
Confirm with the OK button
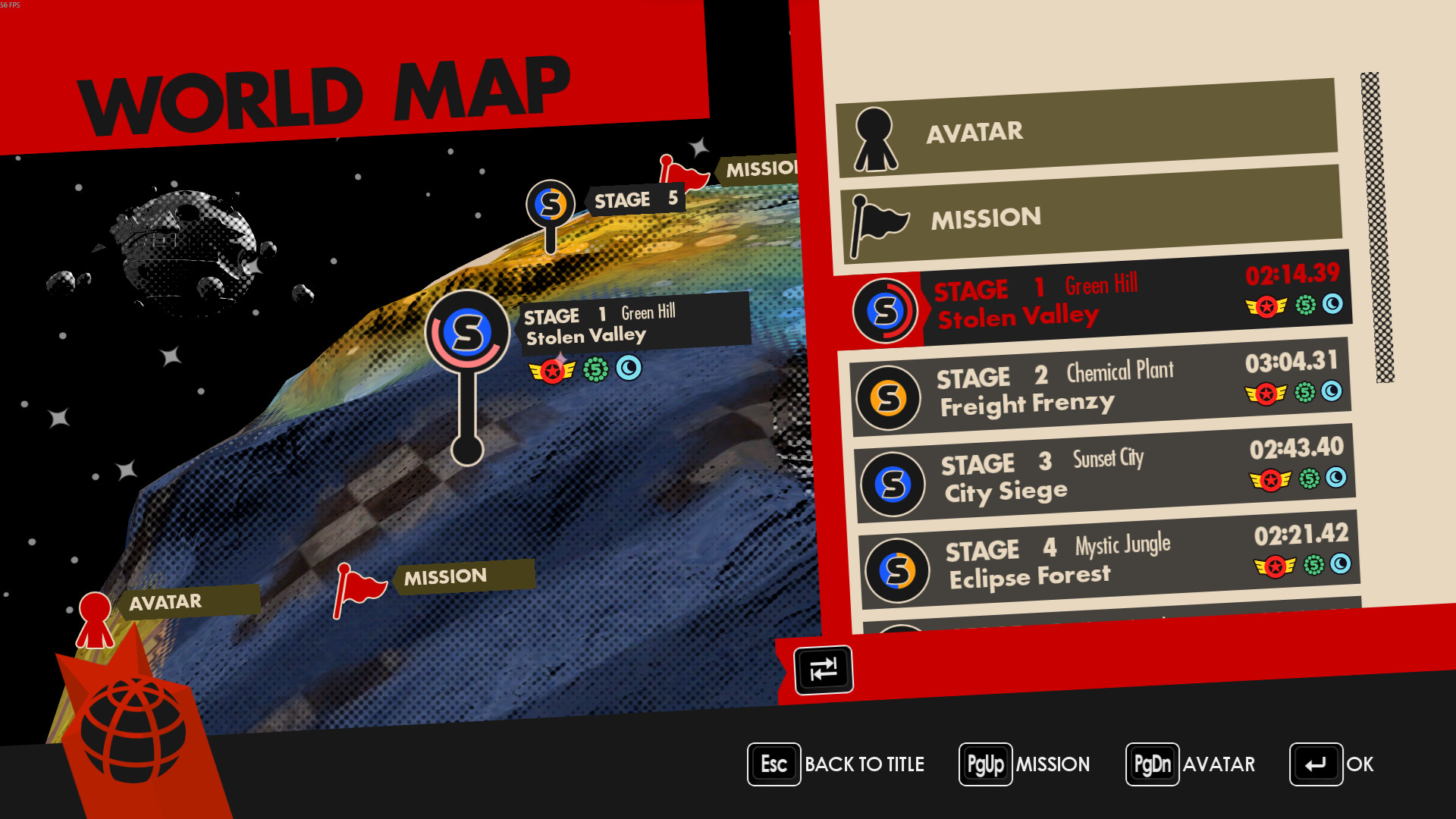1332,764
